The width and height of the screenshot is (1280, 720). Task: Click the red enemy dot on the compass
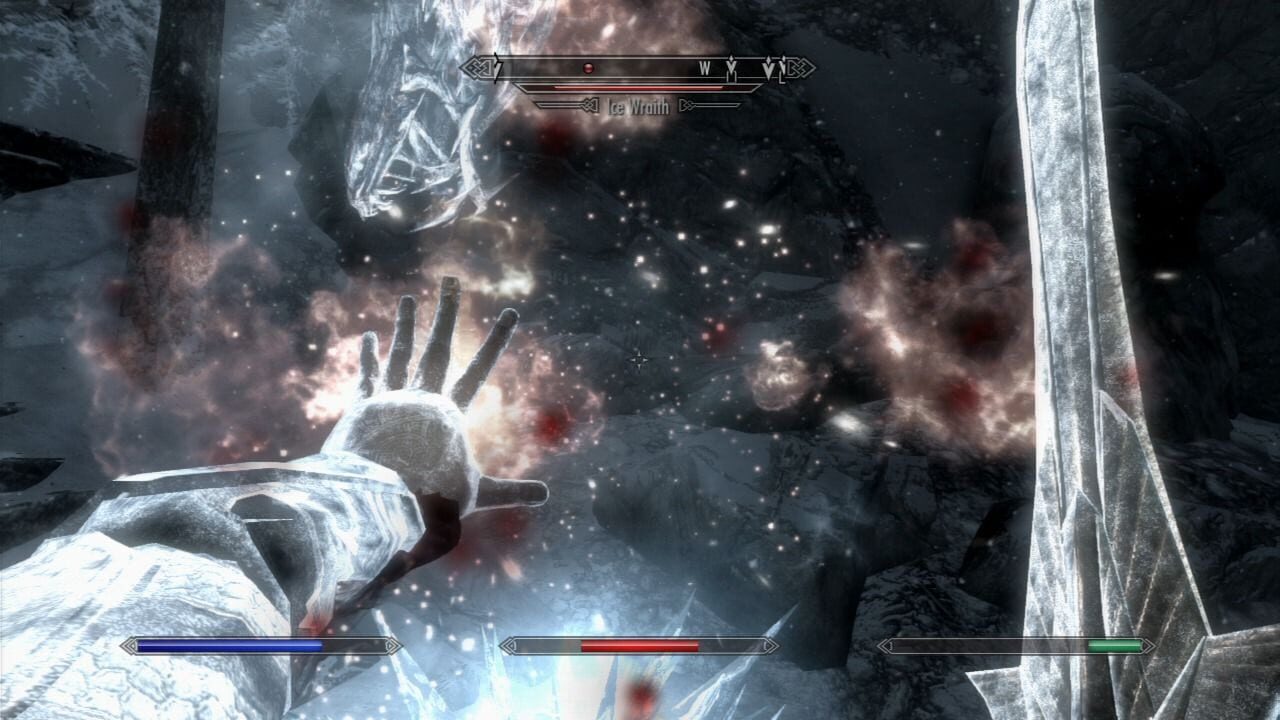point(589,67)
